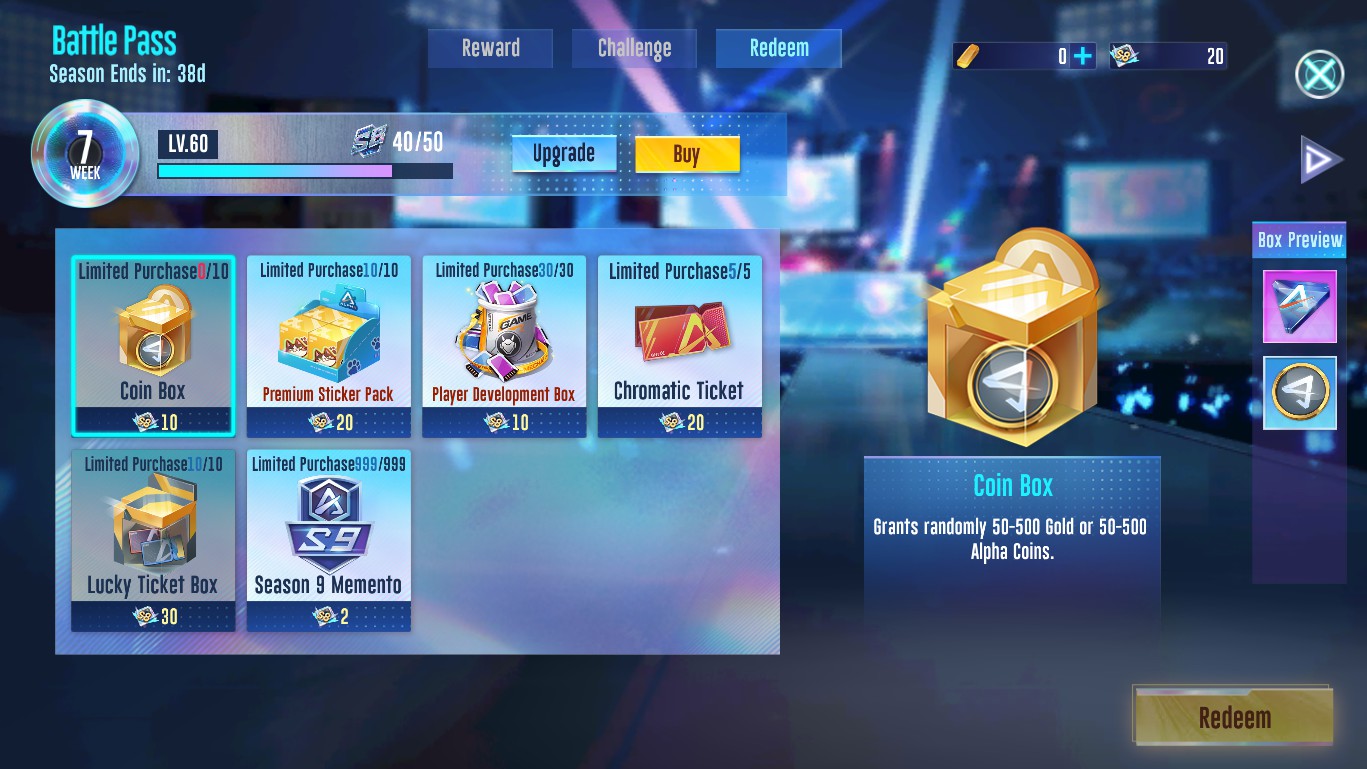This screenshot has width=1367, height=769.
Task: Preview the purple triangle box reward
Action: click(x=1299, y=306)
